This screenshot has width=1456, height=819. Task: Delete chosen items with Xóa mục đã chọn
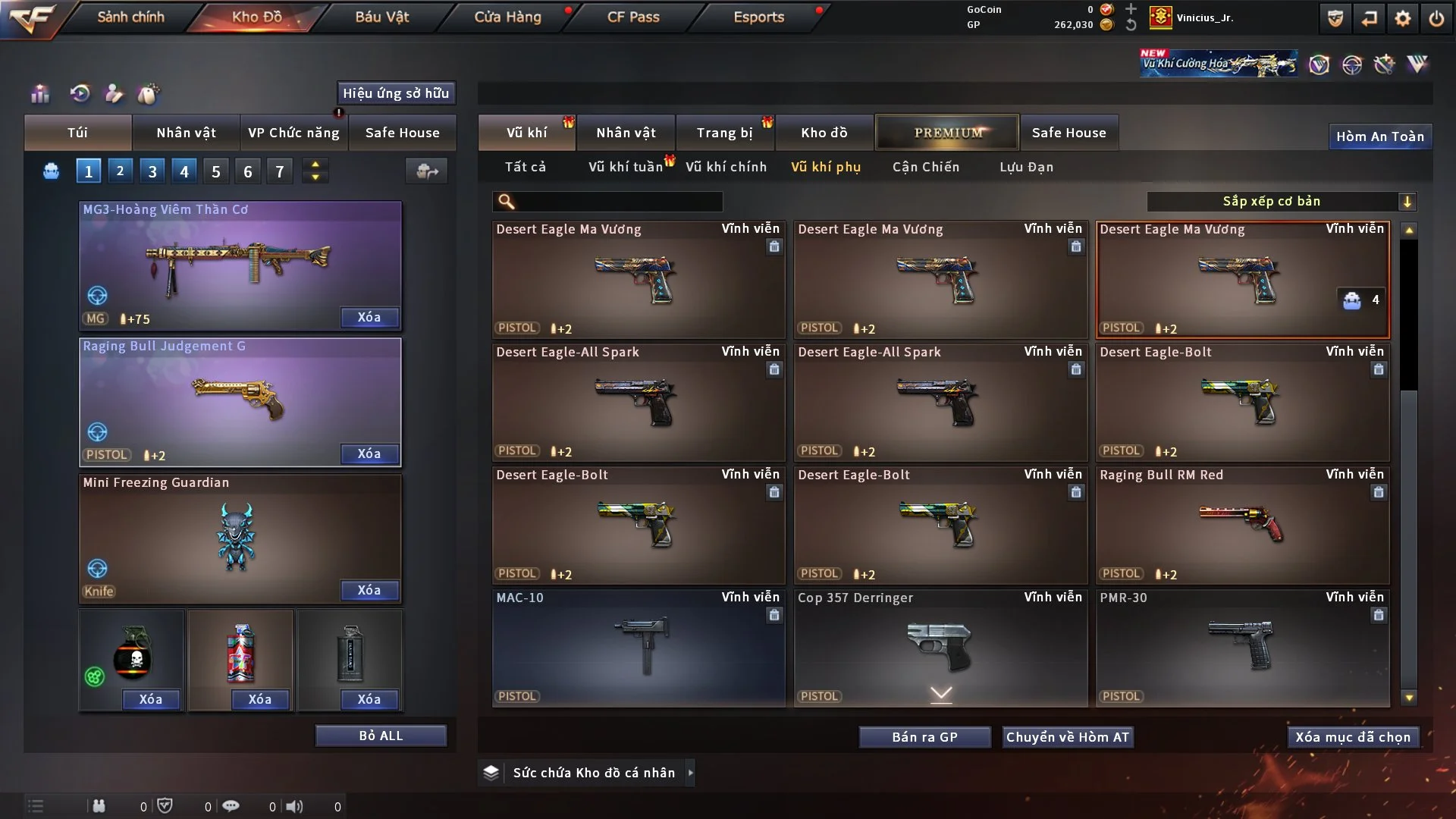1352,737
